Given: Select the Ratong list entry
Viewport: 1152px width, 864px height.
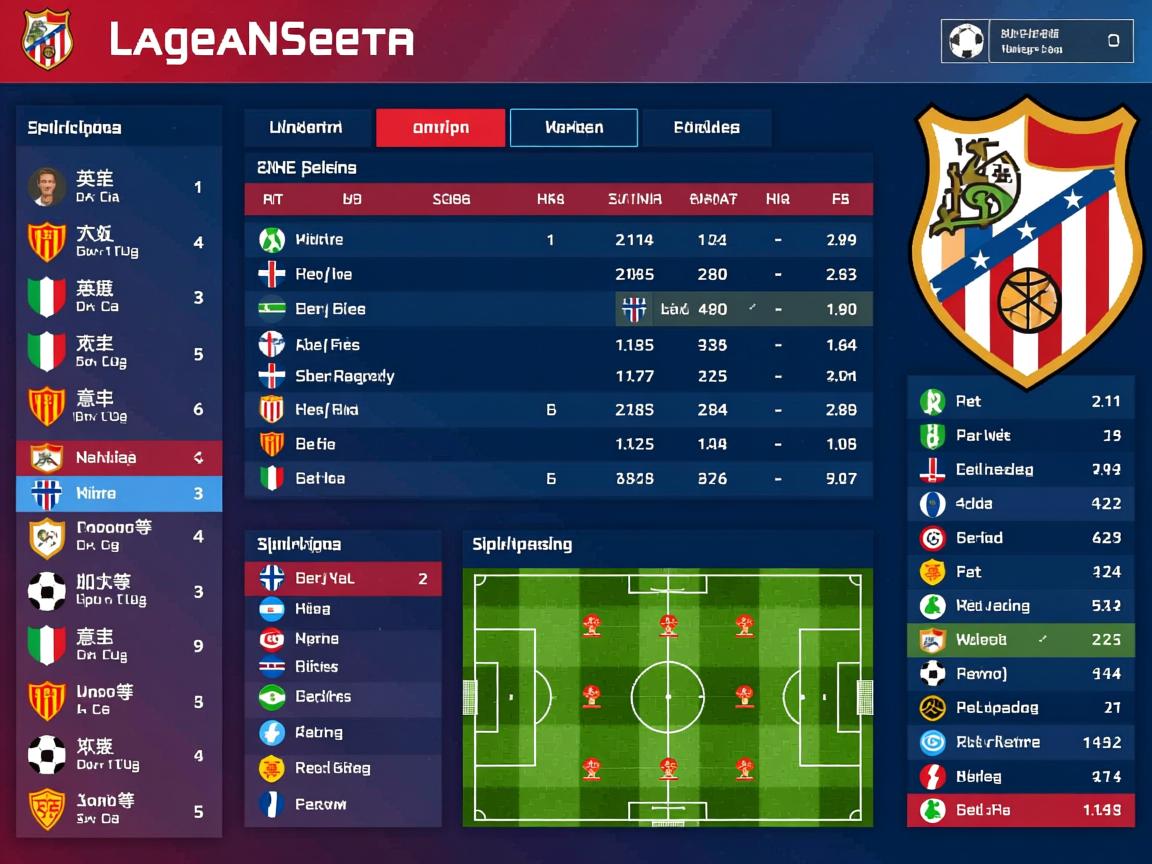Looking at the screenshot, I should tap(342, 733).
